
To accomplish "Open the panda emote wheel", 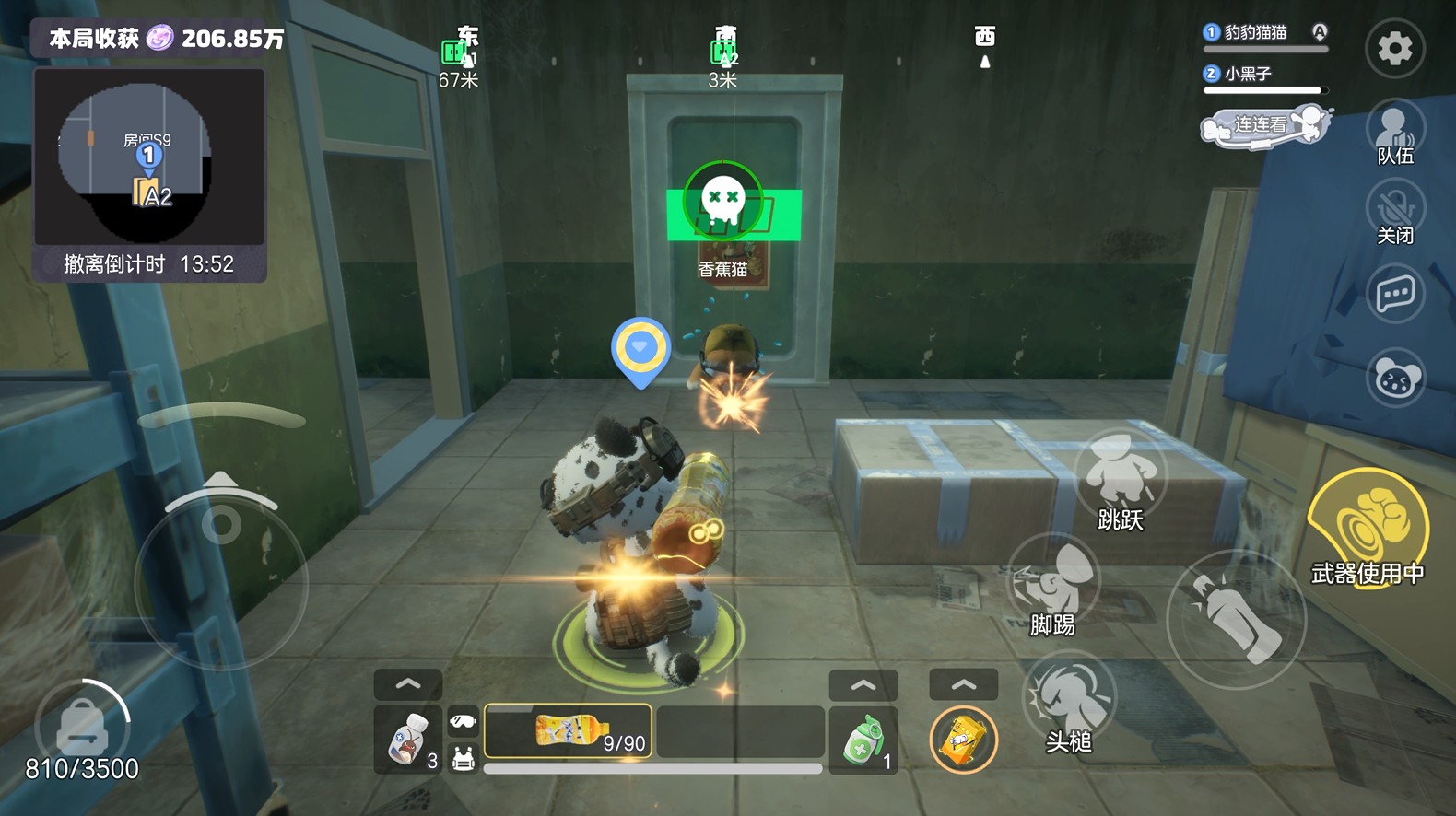I will tap(1394, 378).
